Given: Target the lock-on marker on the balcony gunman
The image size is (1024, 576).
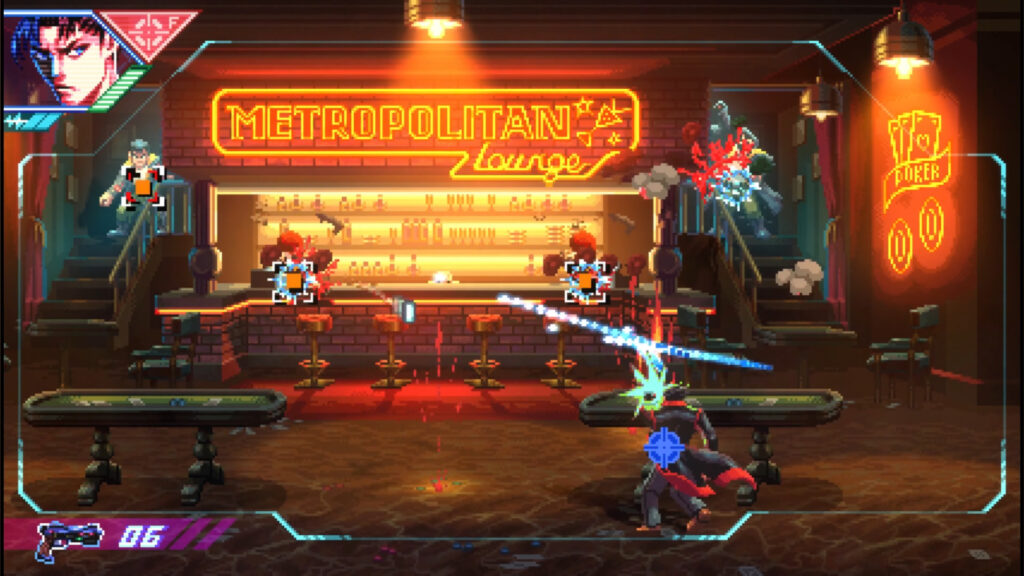Looking at the screenshot, I should tap(143, 186).
